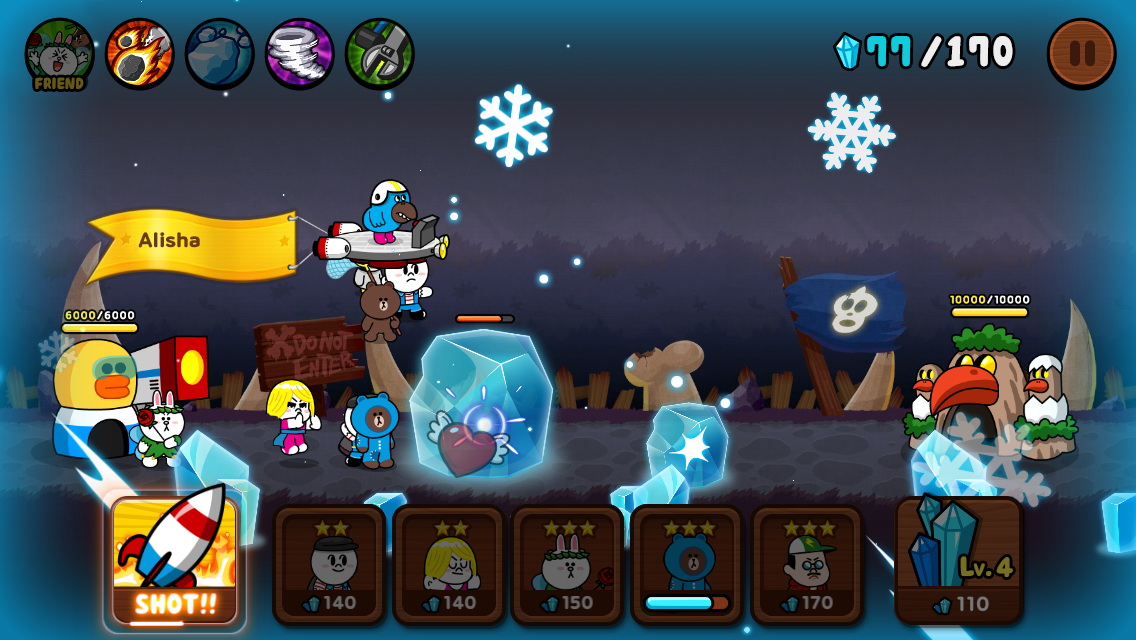This screenshot has width=1136, height=640.
Task: Summon the black-cap character costing 140
Action: click(330, 565)
